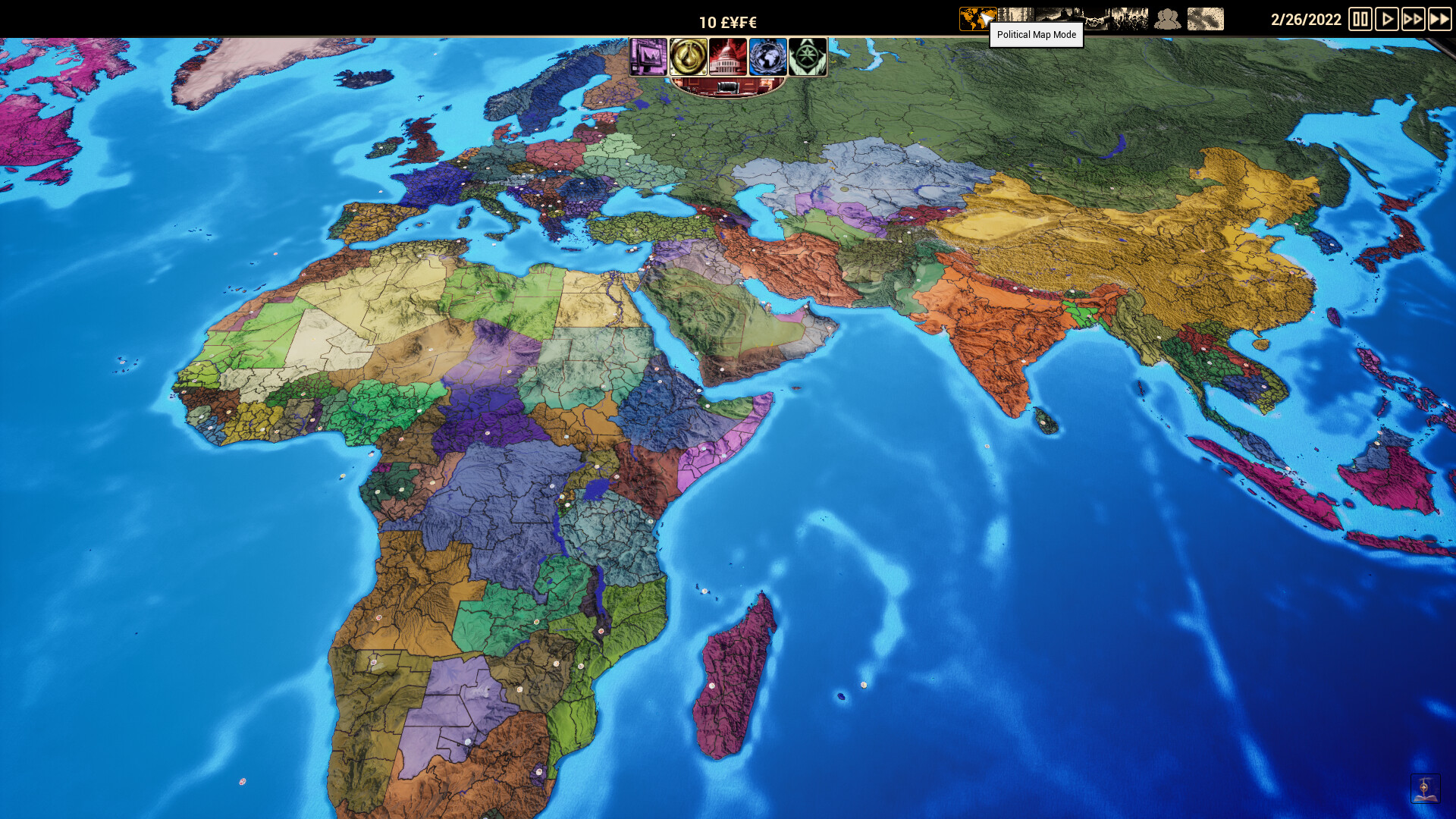
Task: Open the third map mode view selector
Action: point(1054,17)
